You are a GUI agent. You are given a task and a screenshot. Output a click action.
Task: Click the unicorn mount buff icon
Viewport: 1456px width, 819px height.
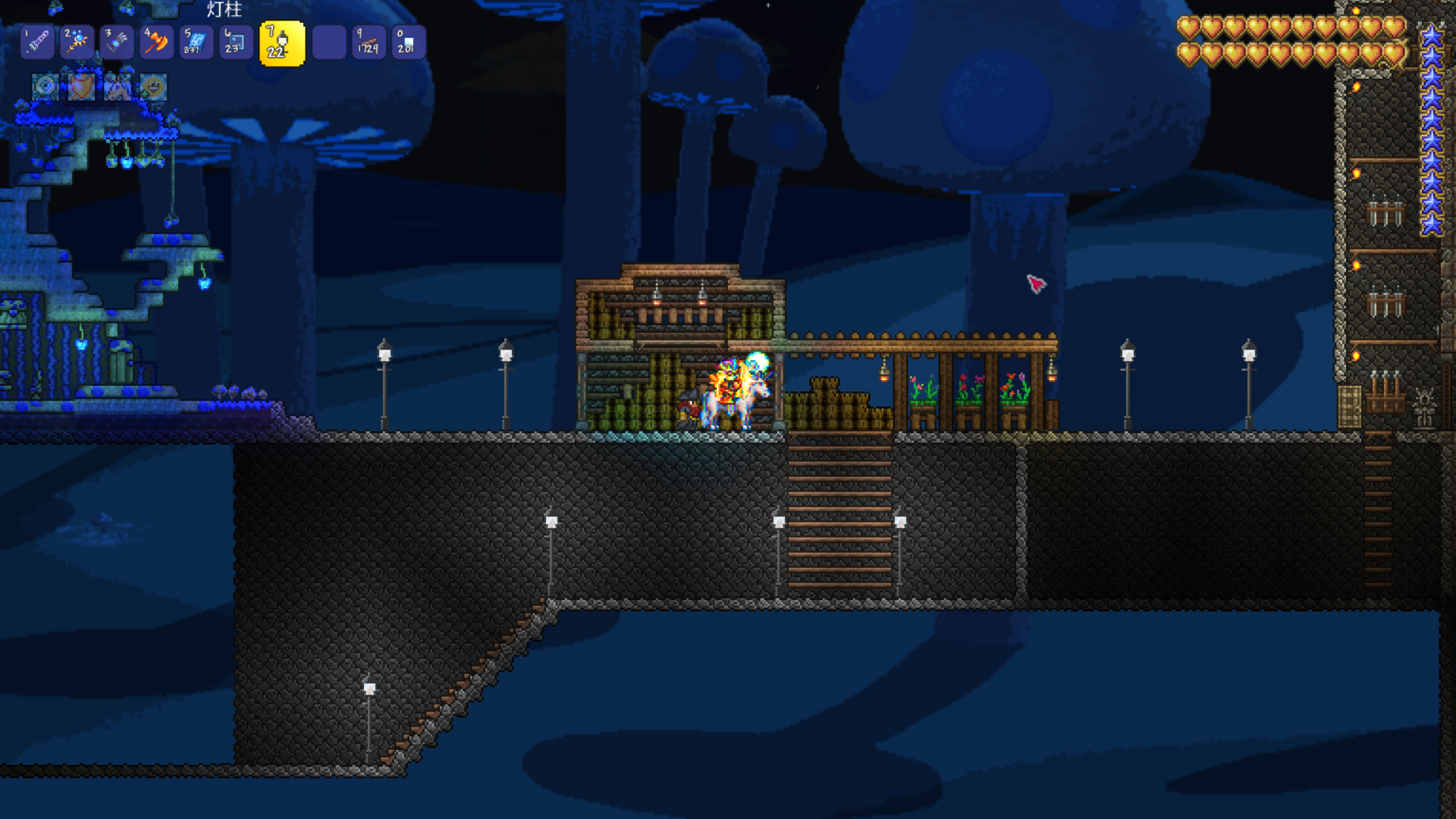point(118,87)
